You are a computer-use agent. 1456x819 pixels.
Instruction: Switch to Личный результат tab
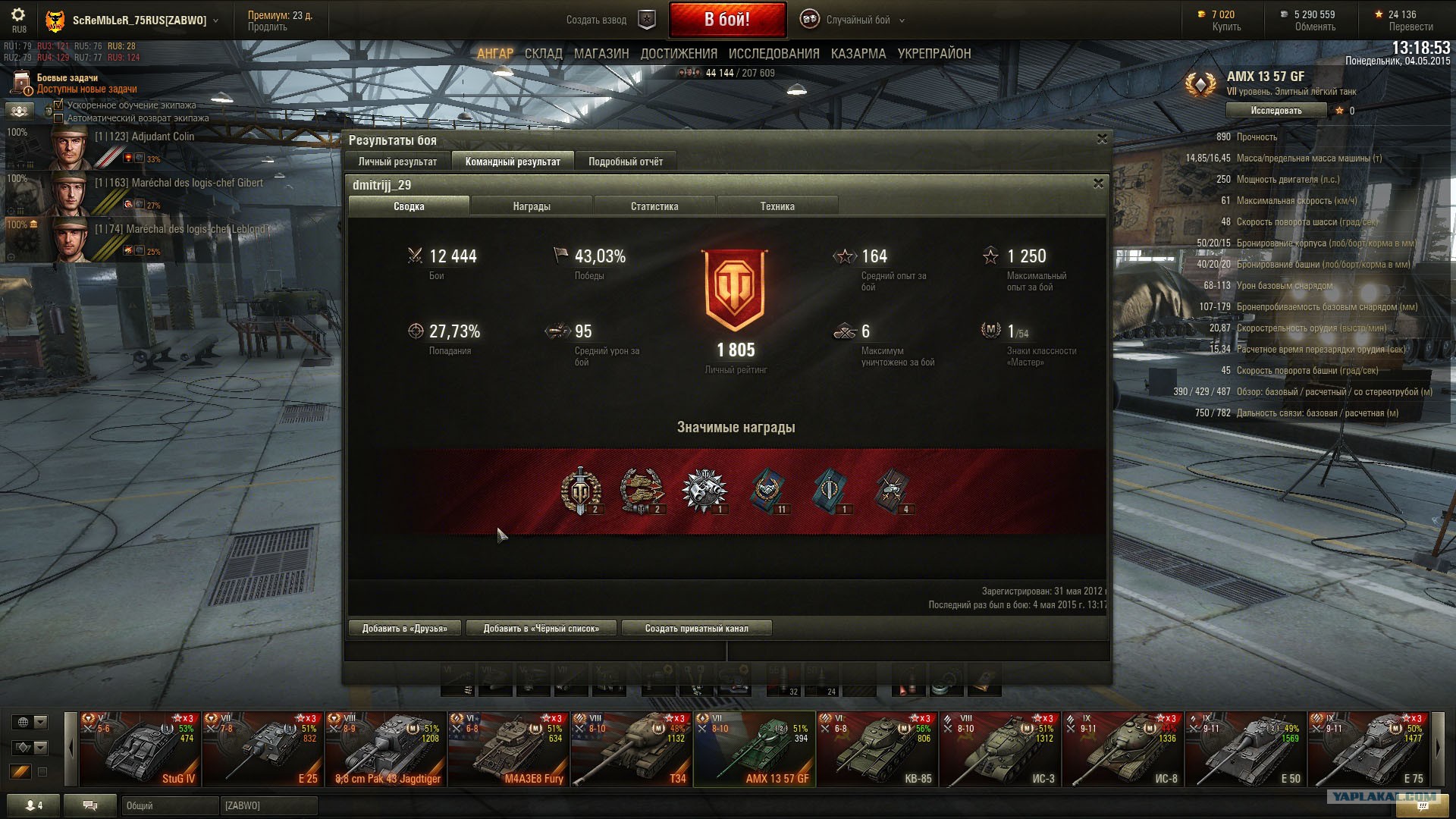coord(397,162)
